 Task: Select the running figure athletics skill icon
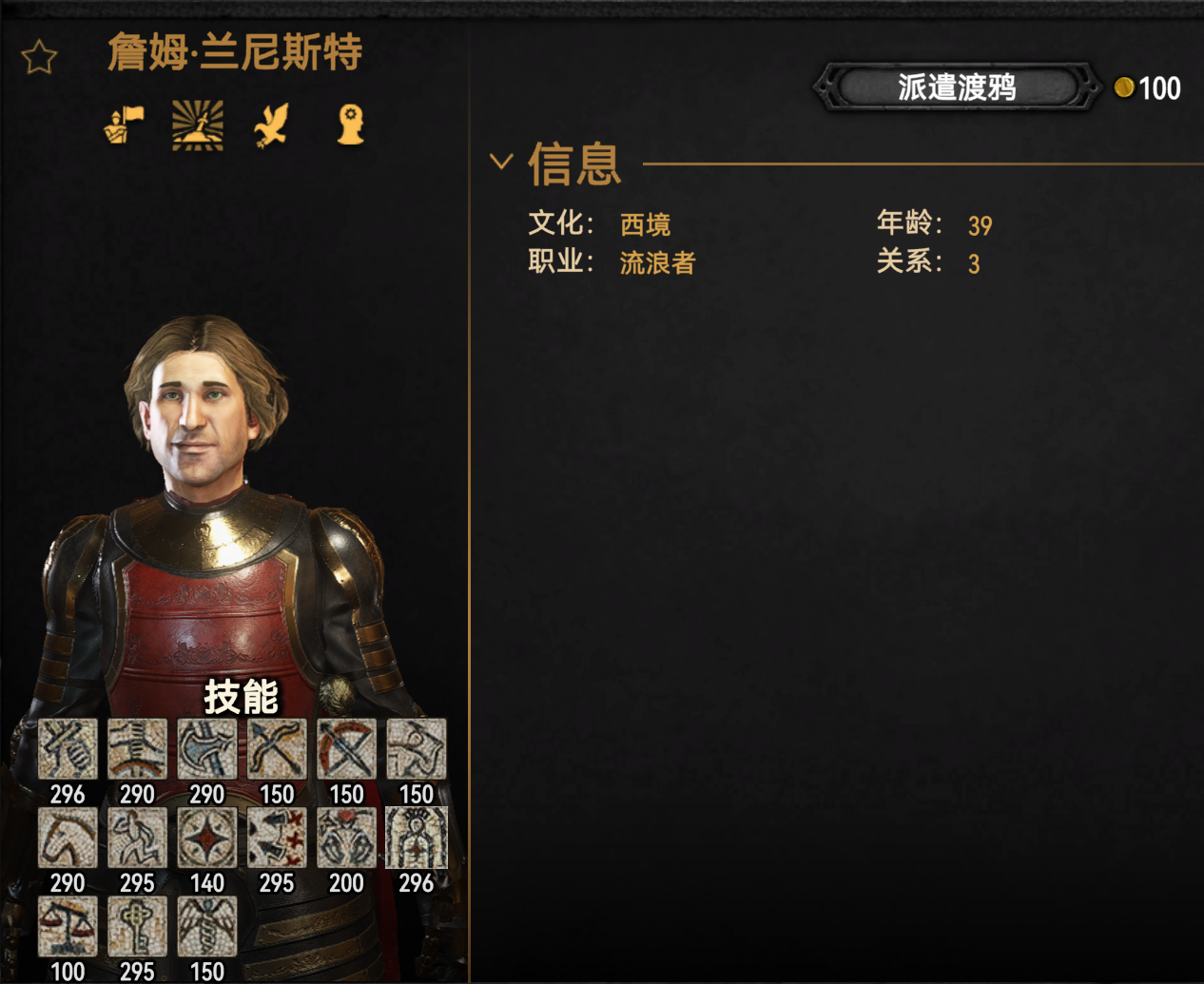point(137,838)
